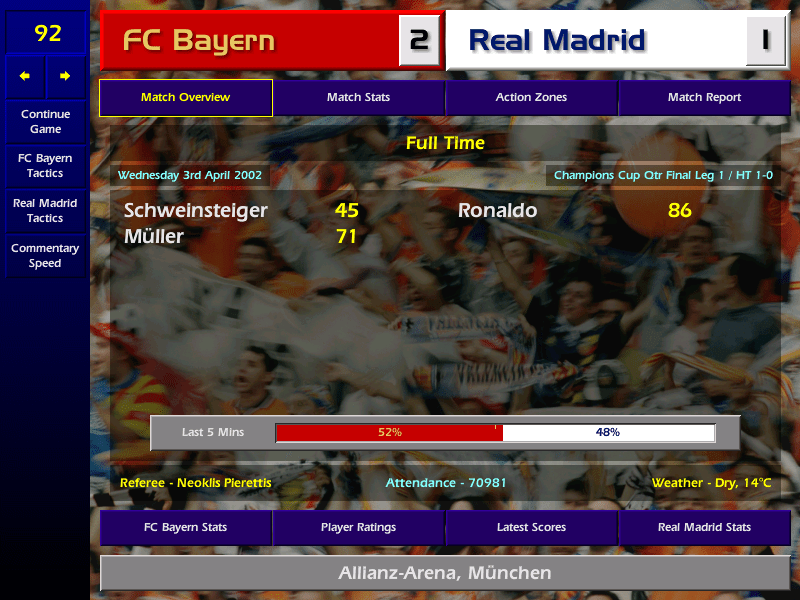
Task: Switch to the Match Stats tab
Action: tap(358, 98)
